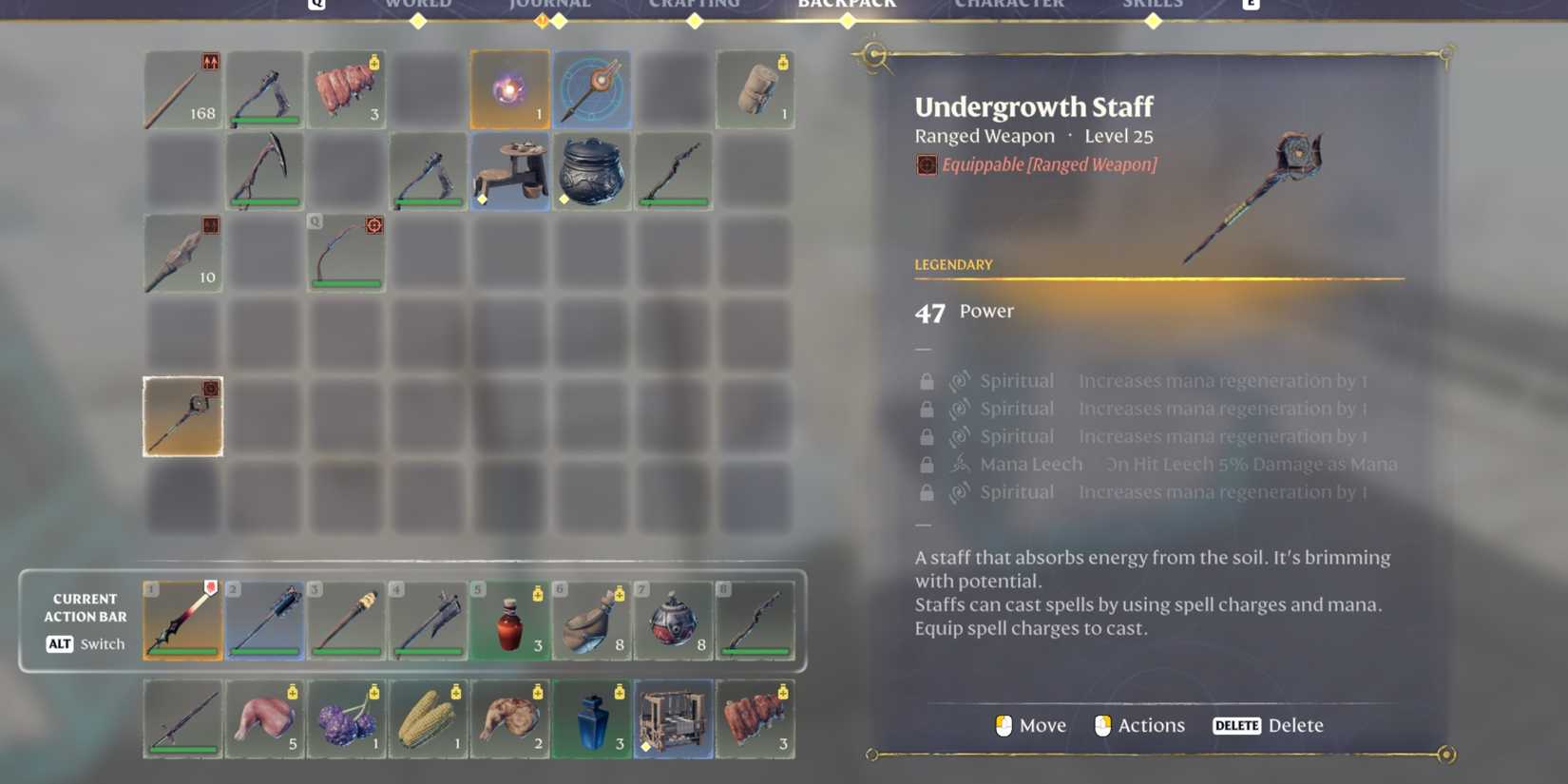
Task: Select the stack of 168 arrows
Action: click(x=182, y=90)
